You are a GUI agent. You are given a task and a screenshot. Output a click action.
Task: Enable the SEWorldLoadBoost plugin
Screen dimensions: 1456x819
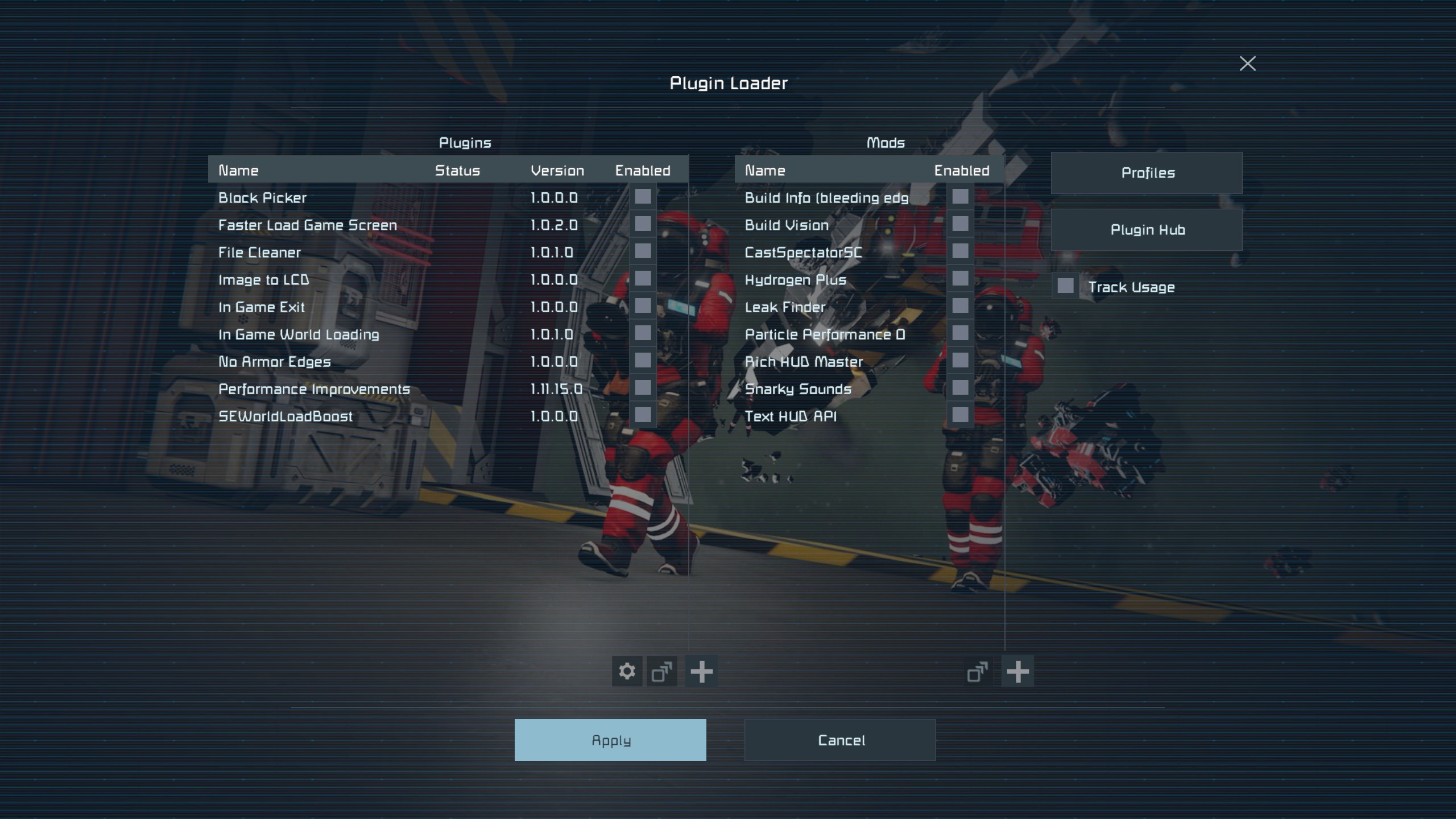point(643,415)
